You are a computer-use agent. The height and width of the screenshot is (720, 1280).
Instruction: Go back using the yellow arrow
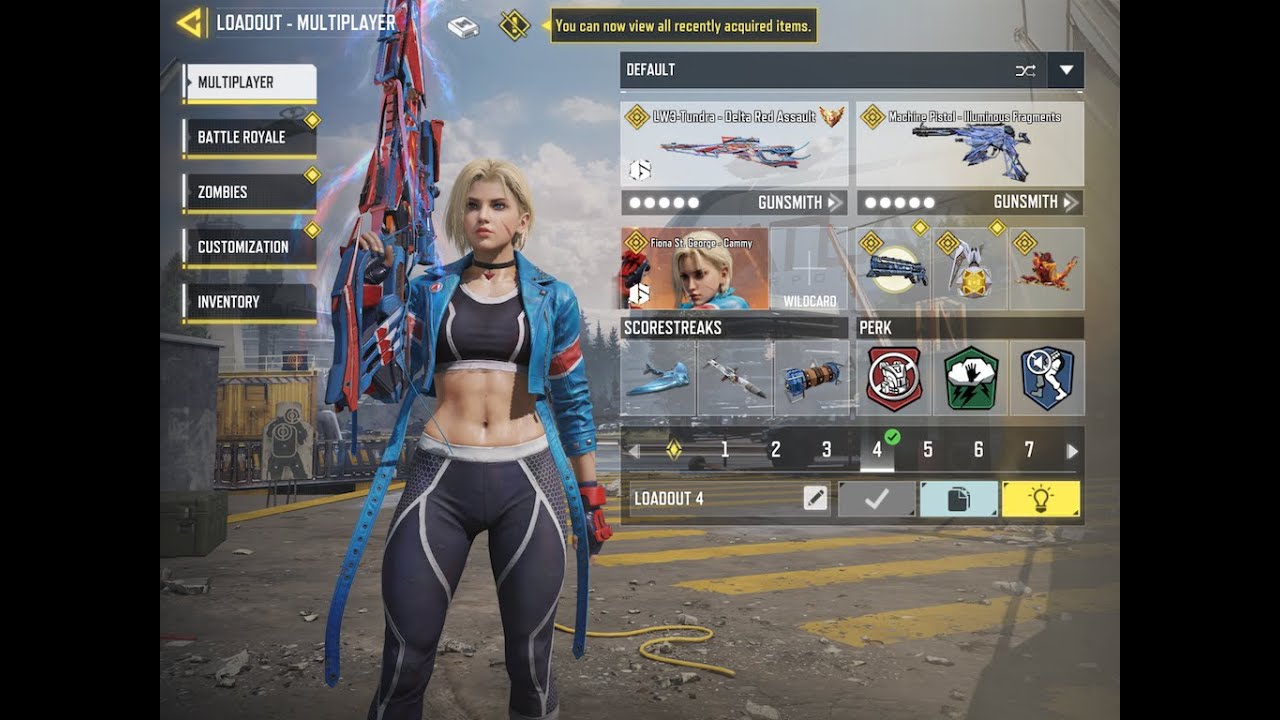tap(190, 22)
